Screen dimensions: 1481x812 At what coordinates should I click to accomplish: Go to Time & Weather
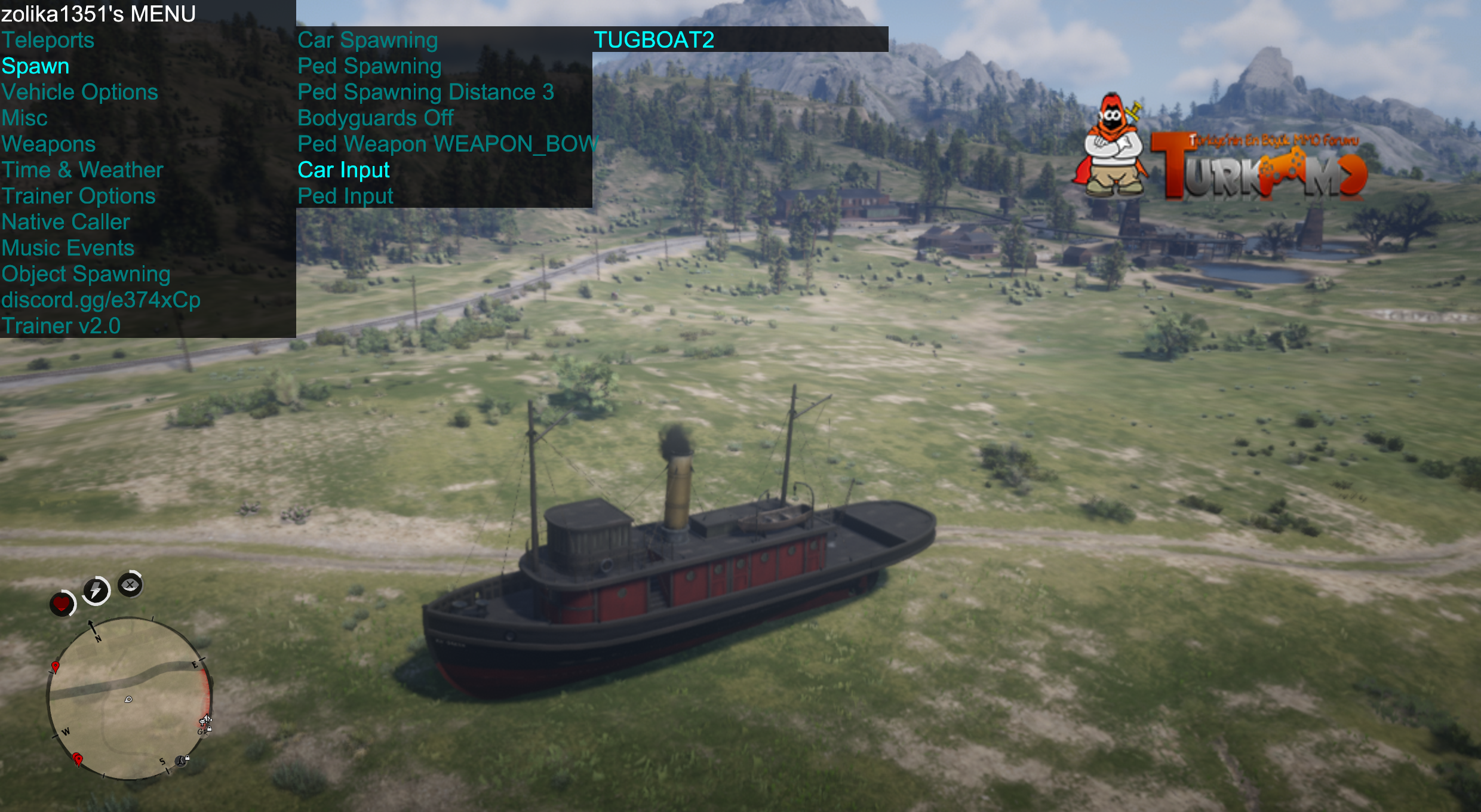pos(82,170)
